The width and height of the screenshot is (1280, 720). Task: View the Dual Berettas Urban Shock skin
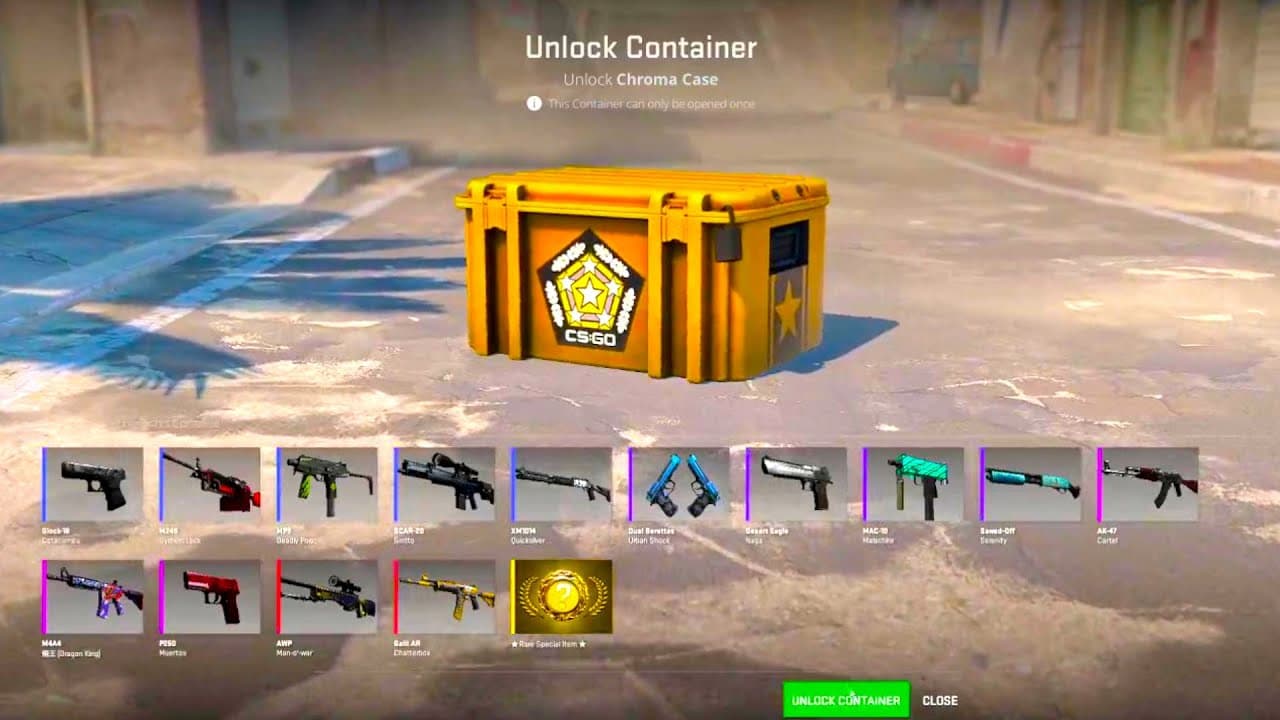(x=679, y=485)
